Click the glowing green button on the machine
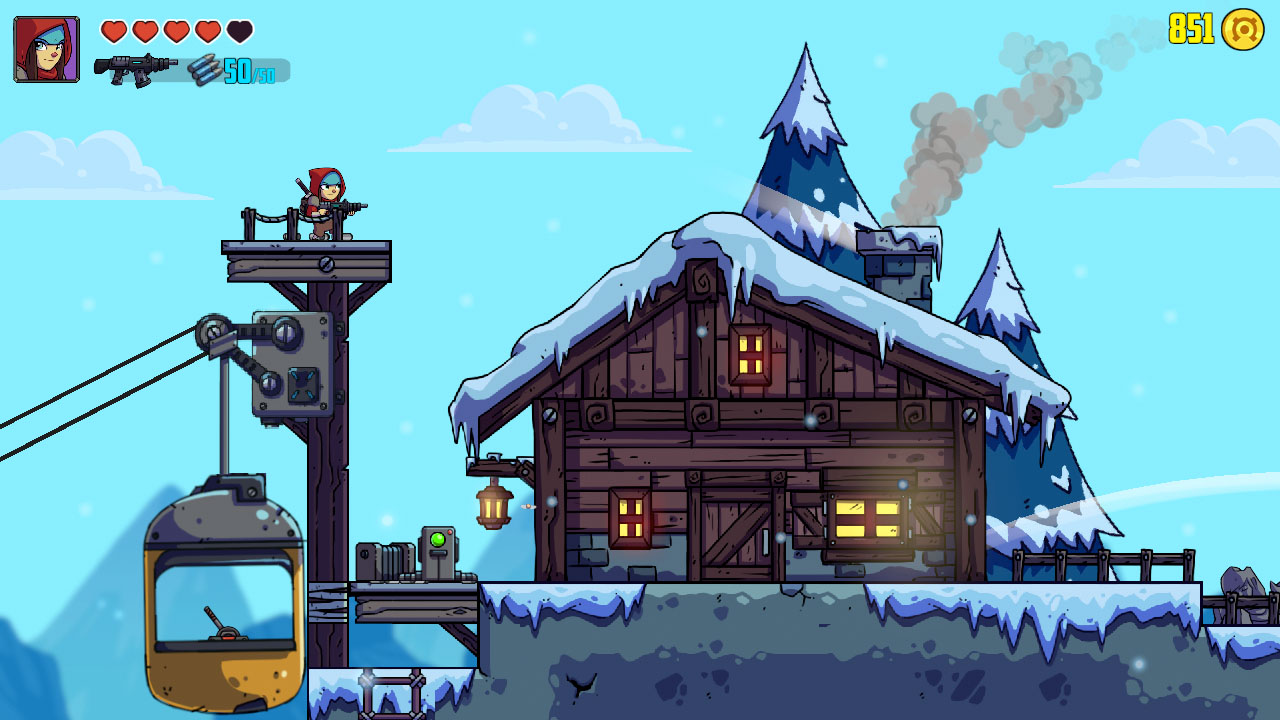The image size is (1280, 720). click(x=437, y=538)
